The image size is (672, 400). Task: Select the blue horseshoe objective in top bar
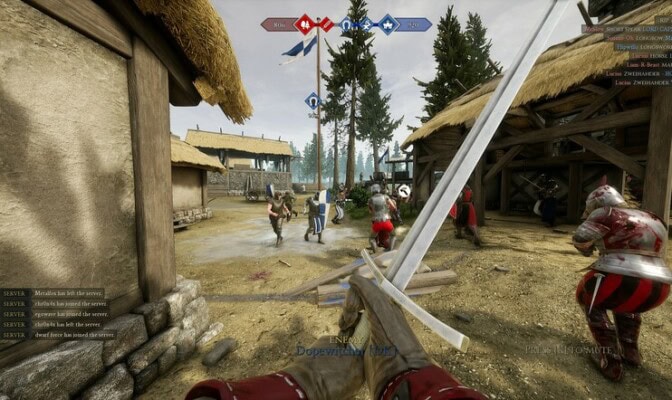coord(345,25)
